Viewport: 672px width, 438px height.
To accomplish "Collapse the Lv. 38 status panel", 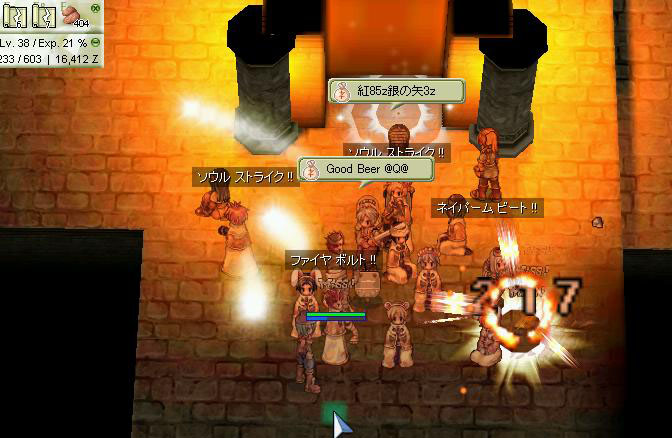I will coord(94,44).
